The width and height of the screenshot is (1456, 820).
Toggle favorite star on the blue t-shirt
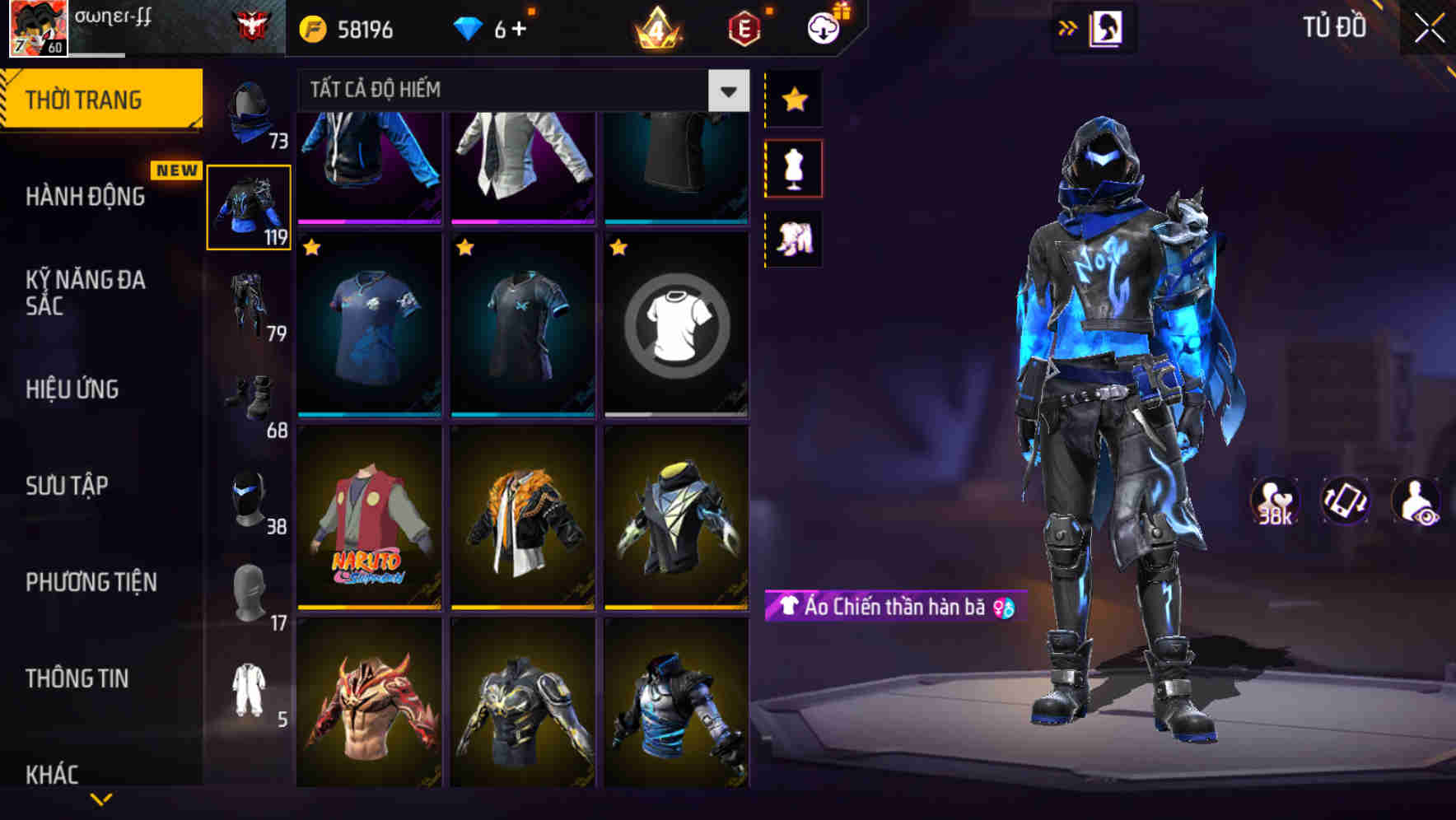[x=312, y=245]
